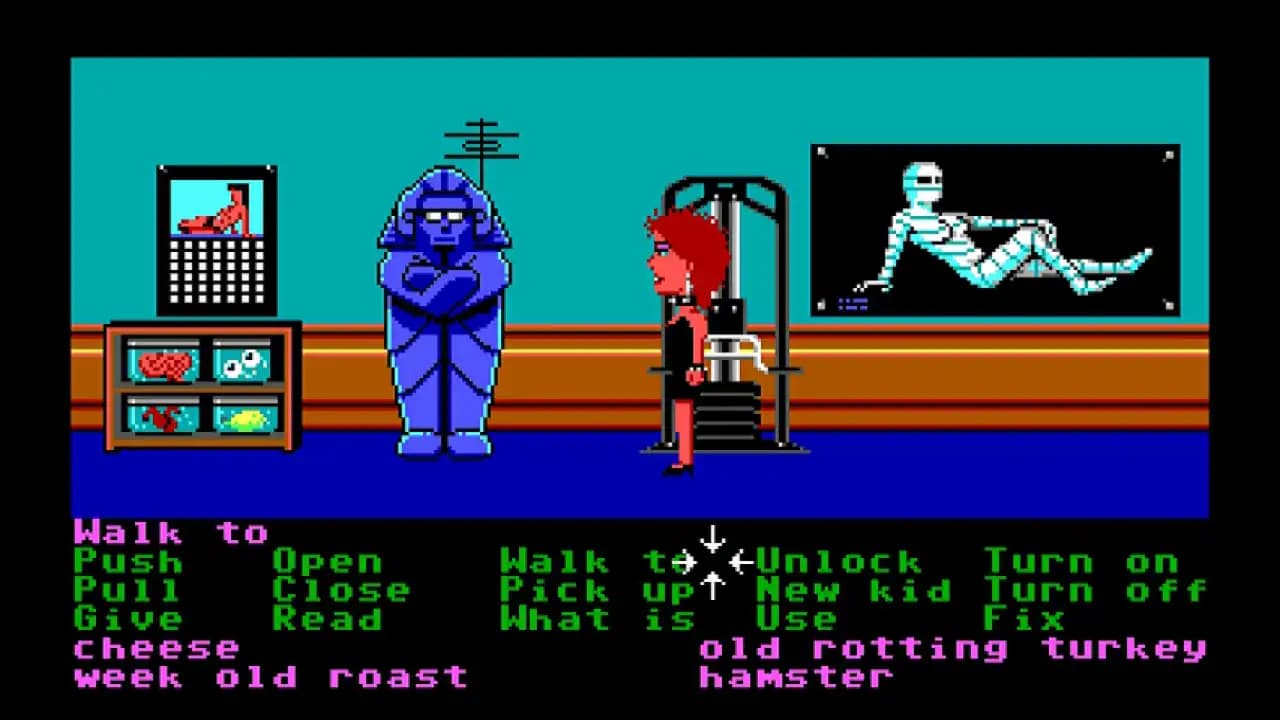This screenshot has width=1280, height=720.
Task: Choose the "Give" verb
Action: [x=126, y=619]
